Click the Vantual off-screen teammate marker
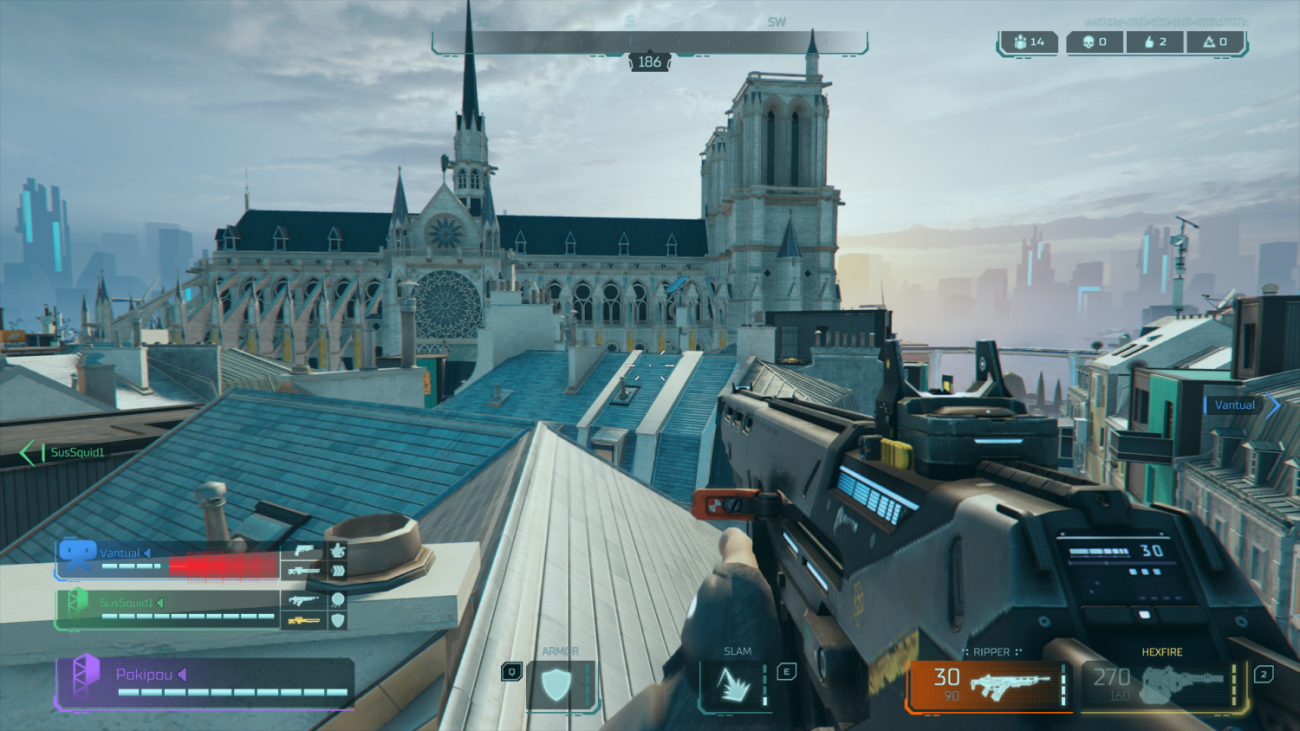The width and height of the screenshot is (1300, 731). pyautogui.click(x=1241, y=405)
